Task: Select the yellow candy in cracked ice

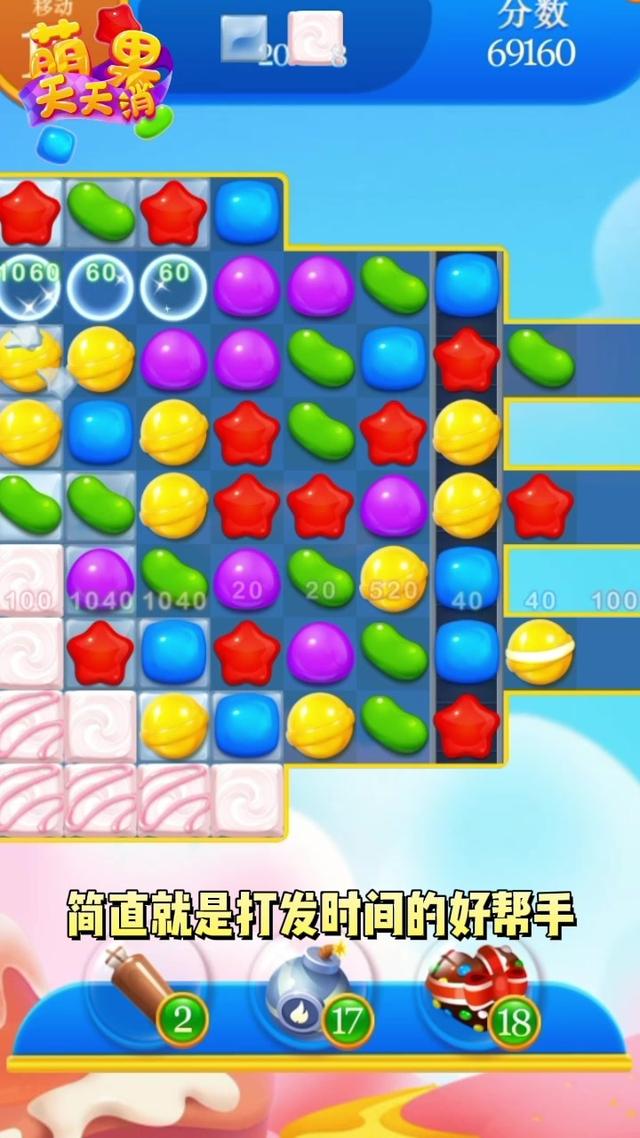Action: (28, 360)
